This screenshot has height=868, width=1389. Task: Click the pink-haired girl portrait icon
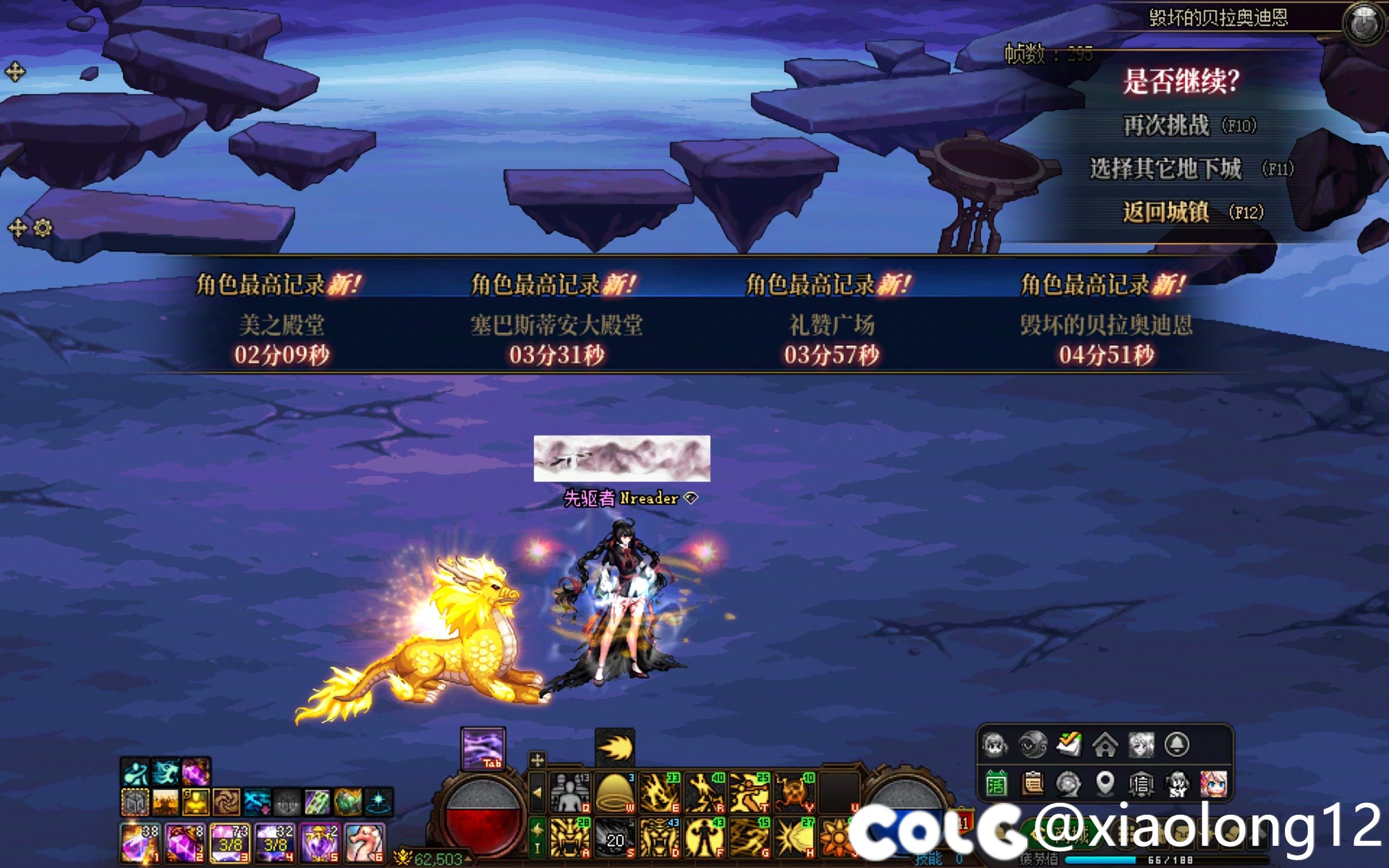[1213, 783]
